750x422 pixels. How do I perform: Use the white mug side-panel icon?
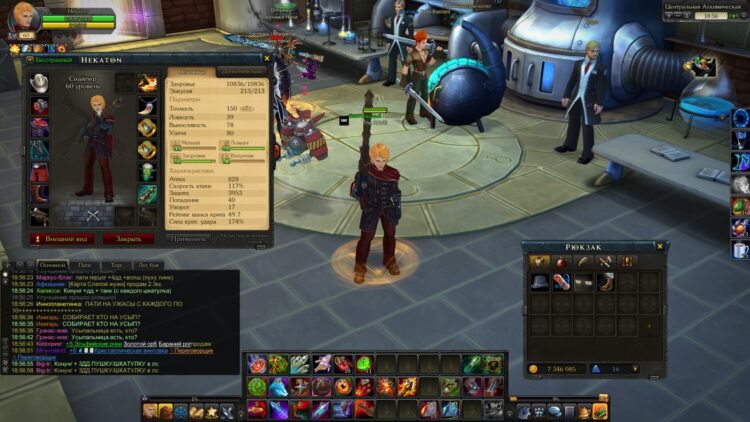tap(740, 250)
